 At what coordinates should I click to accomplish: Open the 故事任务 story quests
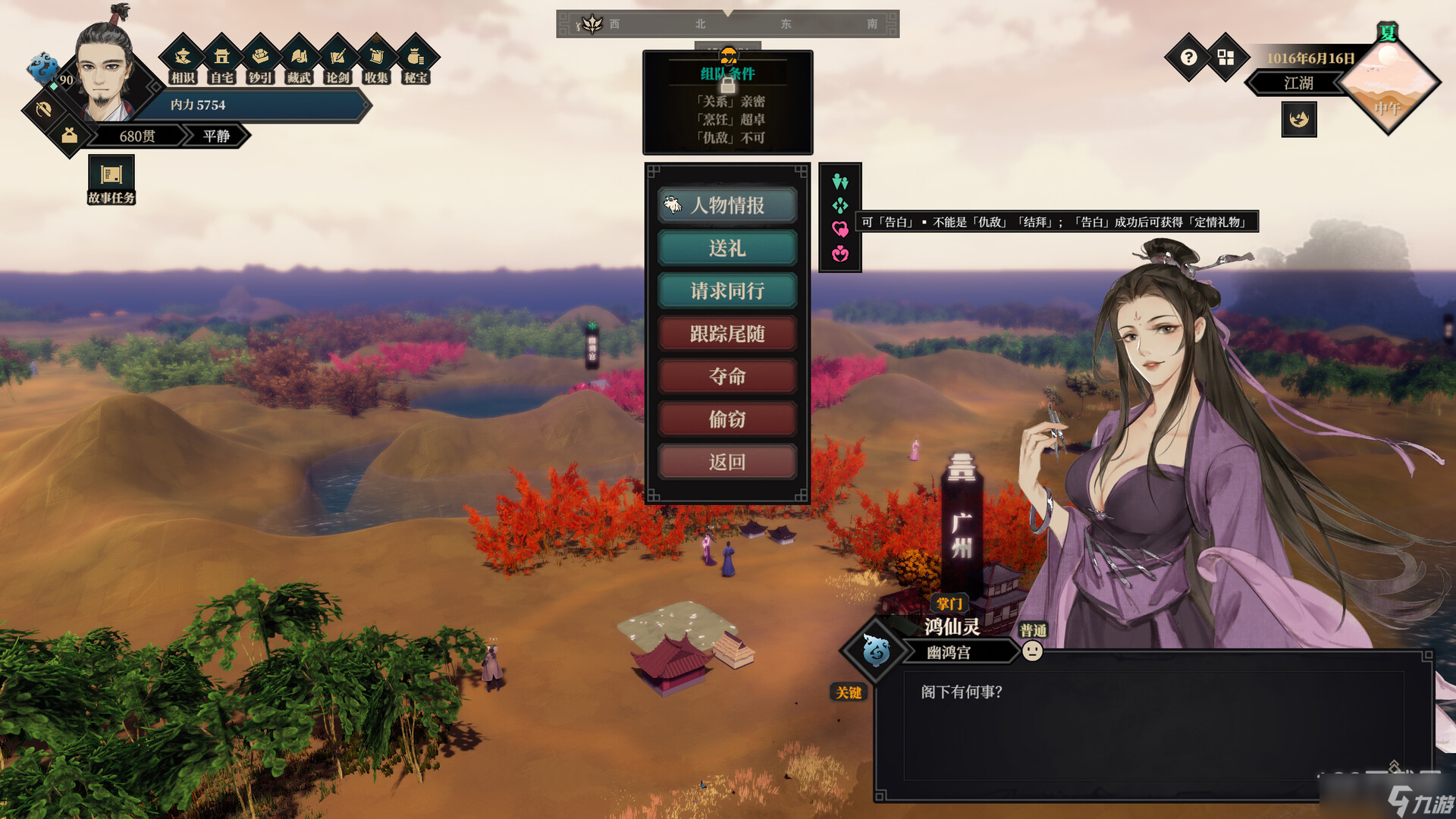pyautogui.click(x=111, y=180)
